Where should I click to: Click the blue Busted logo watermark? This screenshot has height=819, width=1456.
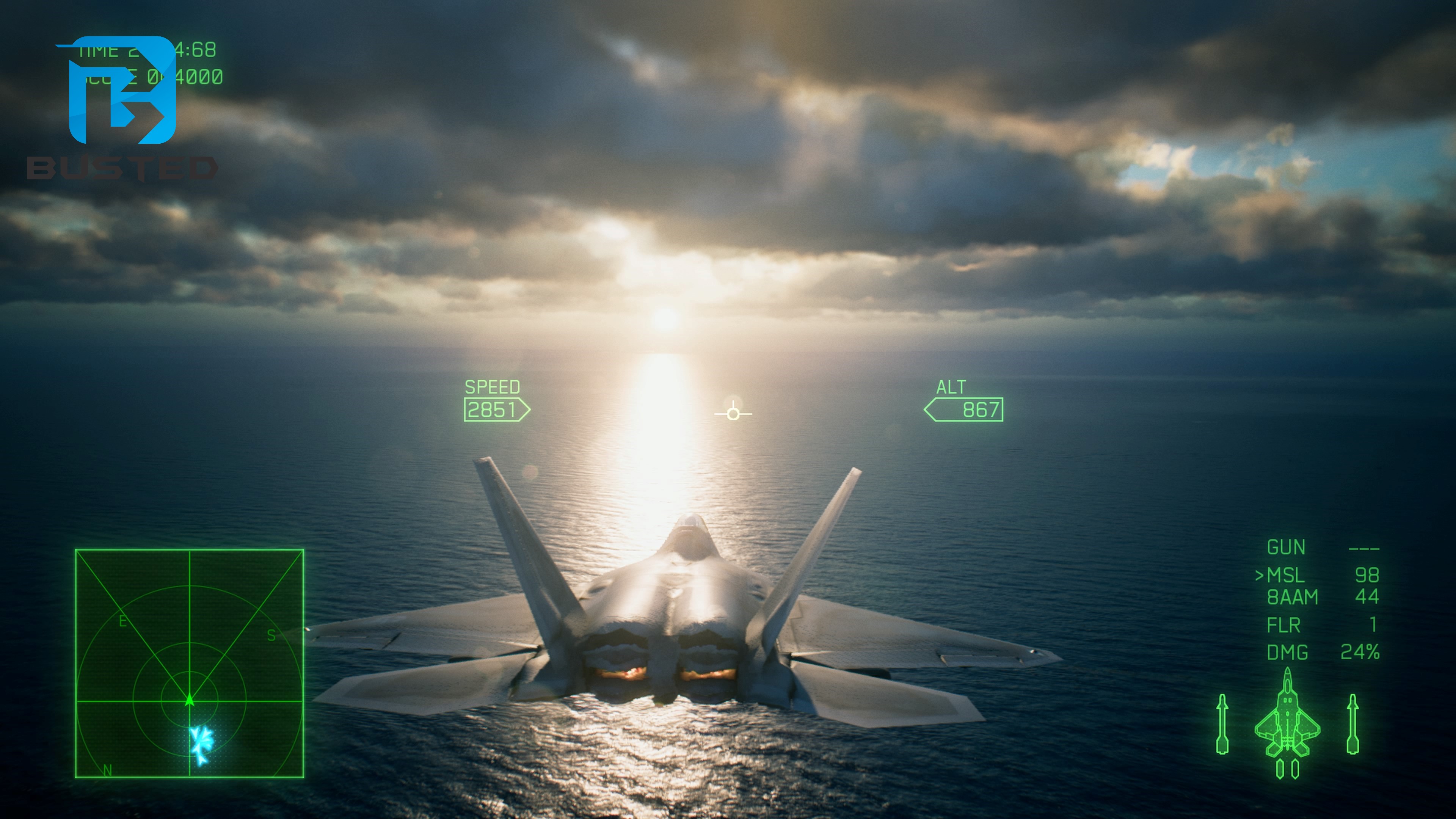click(x=122, y=91)
